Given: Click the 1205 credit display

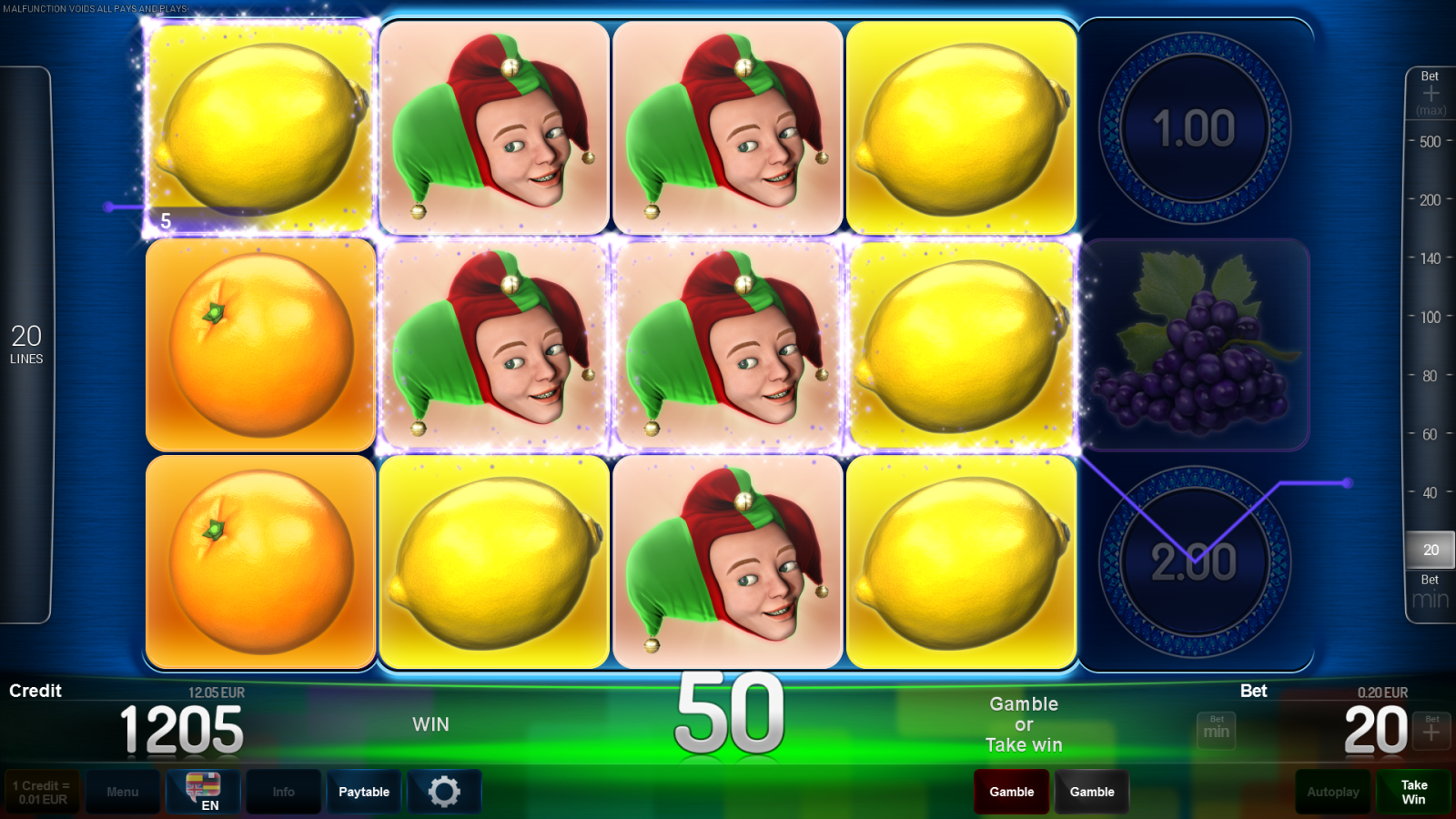Looking at the screenshot, I should [182, 728].
